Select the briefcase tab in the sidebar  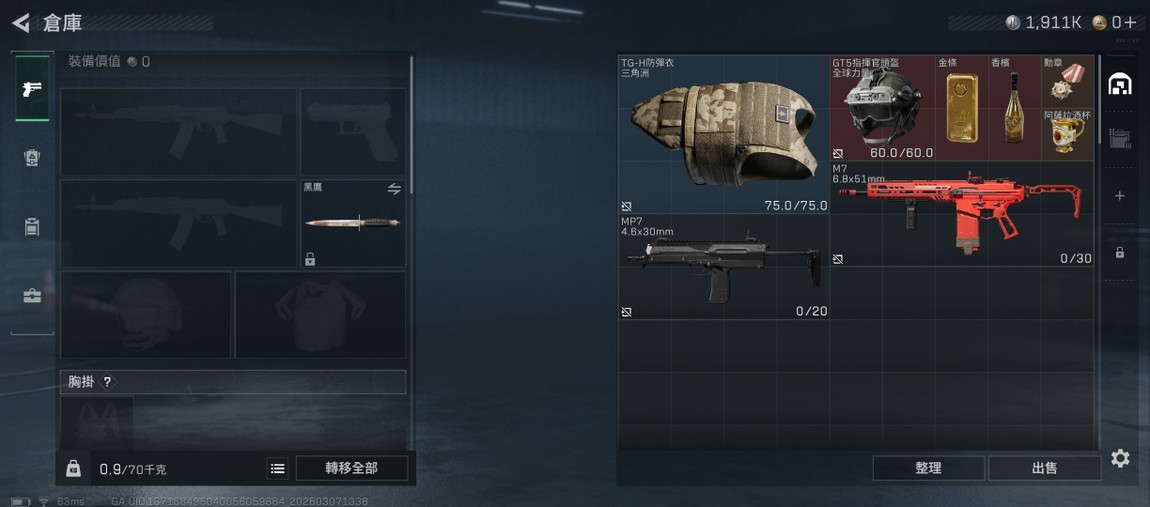[32, 296]
